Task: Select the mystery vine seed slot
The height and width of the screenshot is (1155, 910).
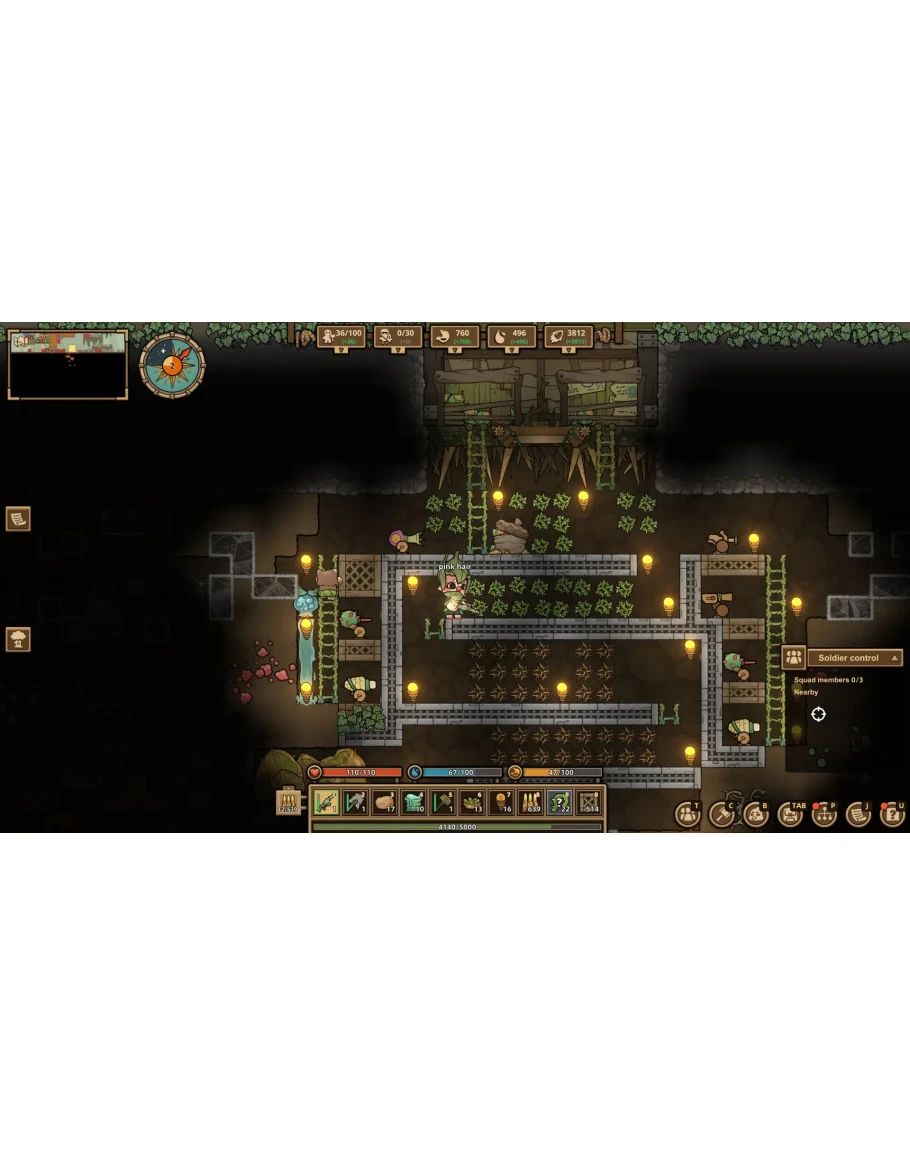Action: pyautogui.click(x=559, y=802)
